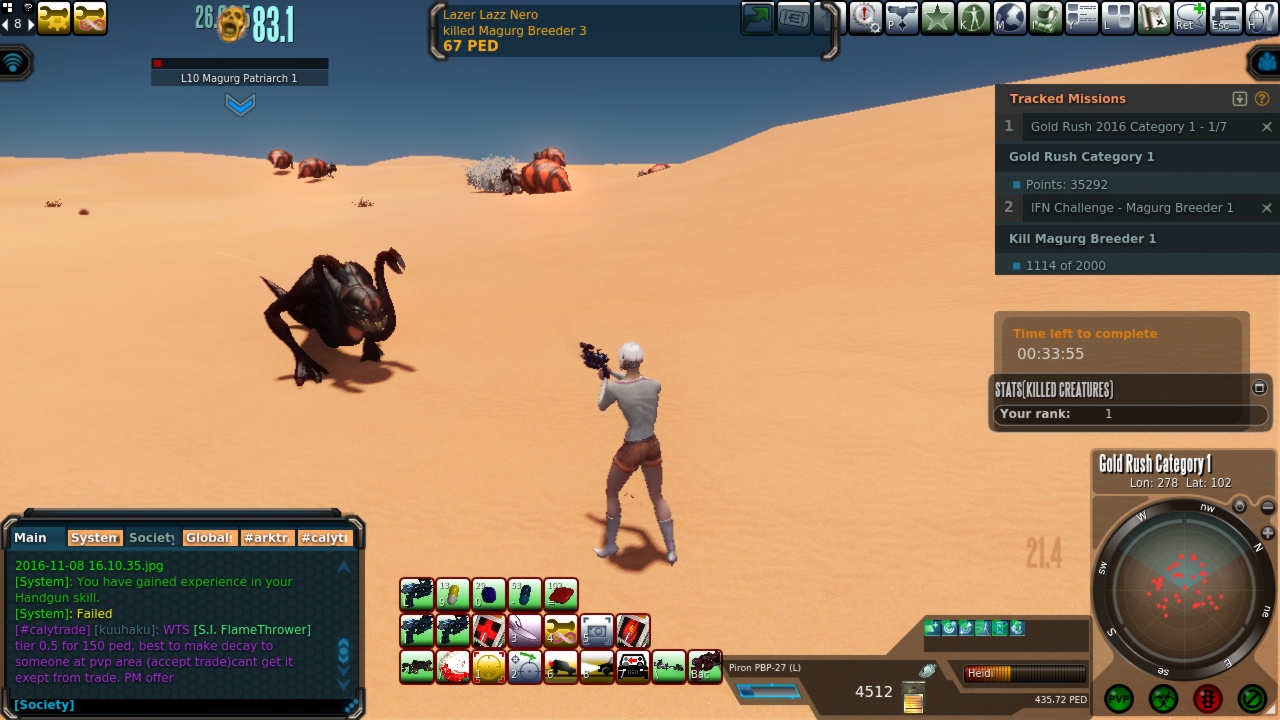The image size is (1280, 720).
Task: Collapse the killed creatures stats panel
Action: (x=1259, y=388)
